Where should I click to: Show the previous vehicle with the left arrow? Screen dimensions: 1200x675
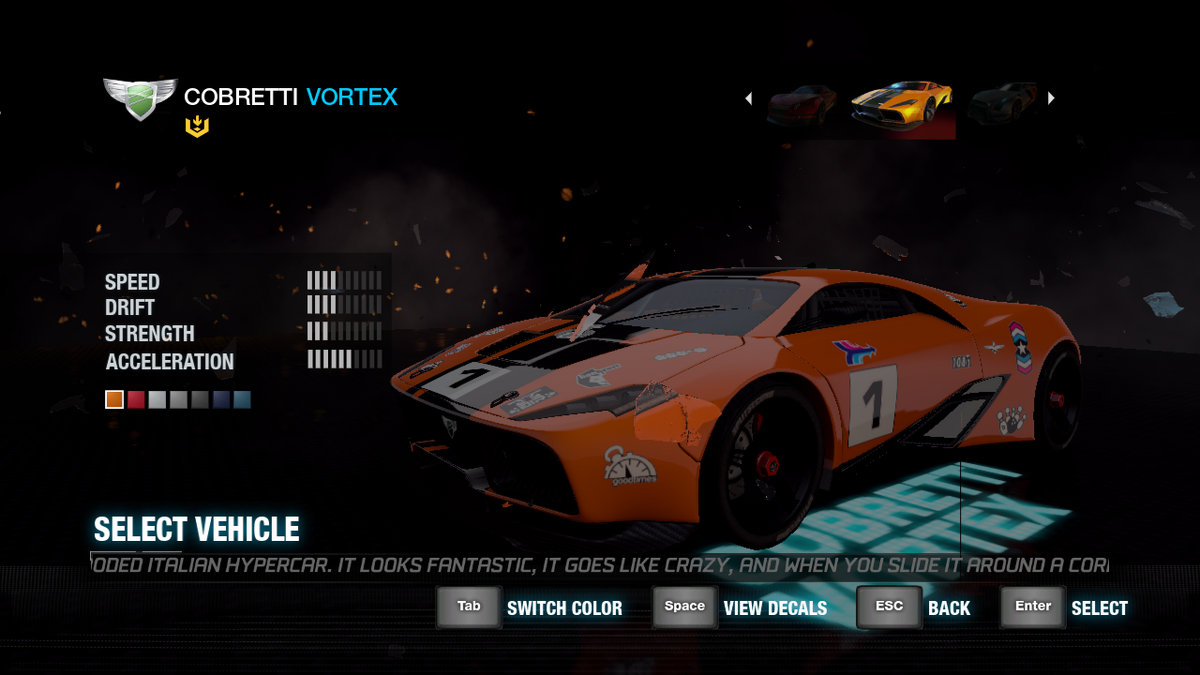pos(748,98)
